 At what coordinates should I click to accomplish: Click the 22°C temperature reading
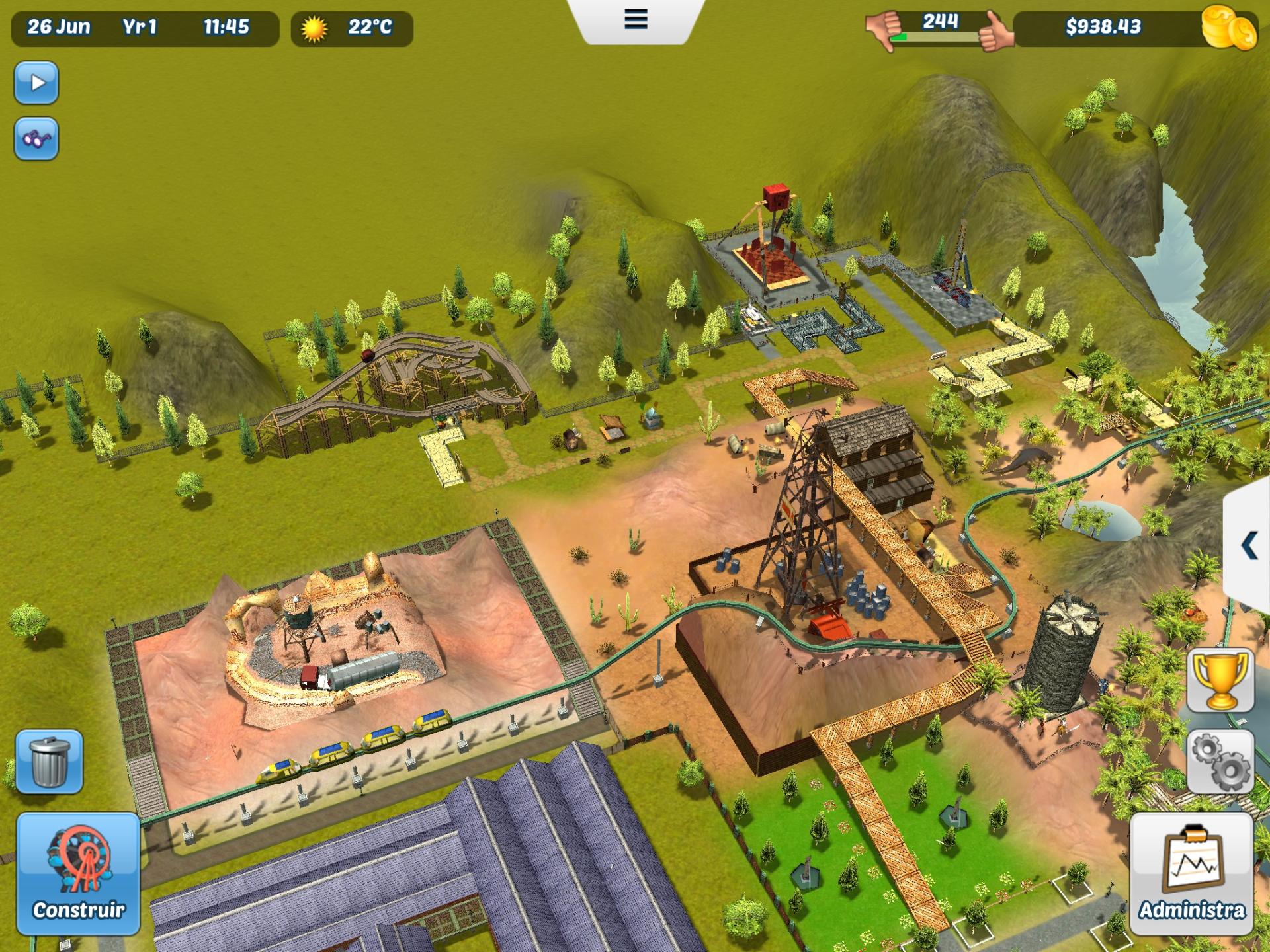coord(368,28)
